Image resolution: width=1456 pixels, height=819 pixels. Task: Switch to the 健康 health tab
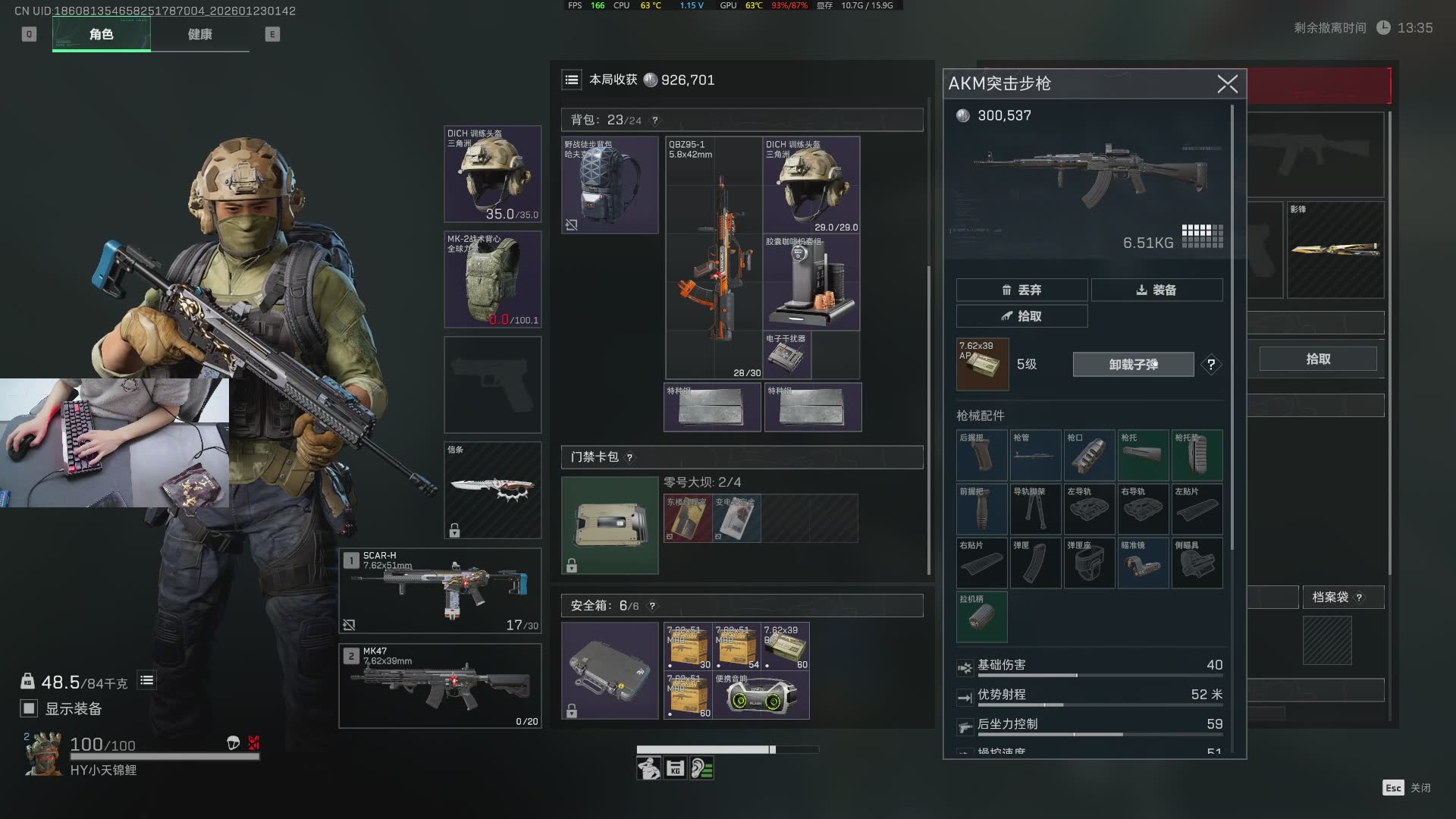click(x=199, y=34)
